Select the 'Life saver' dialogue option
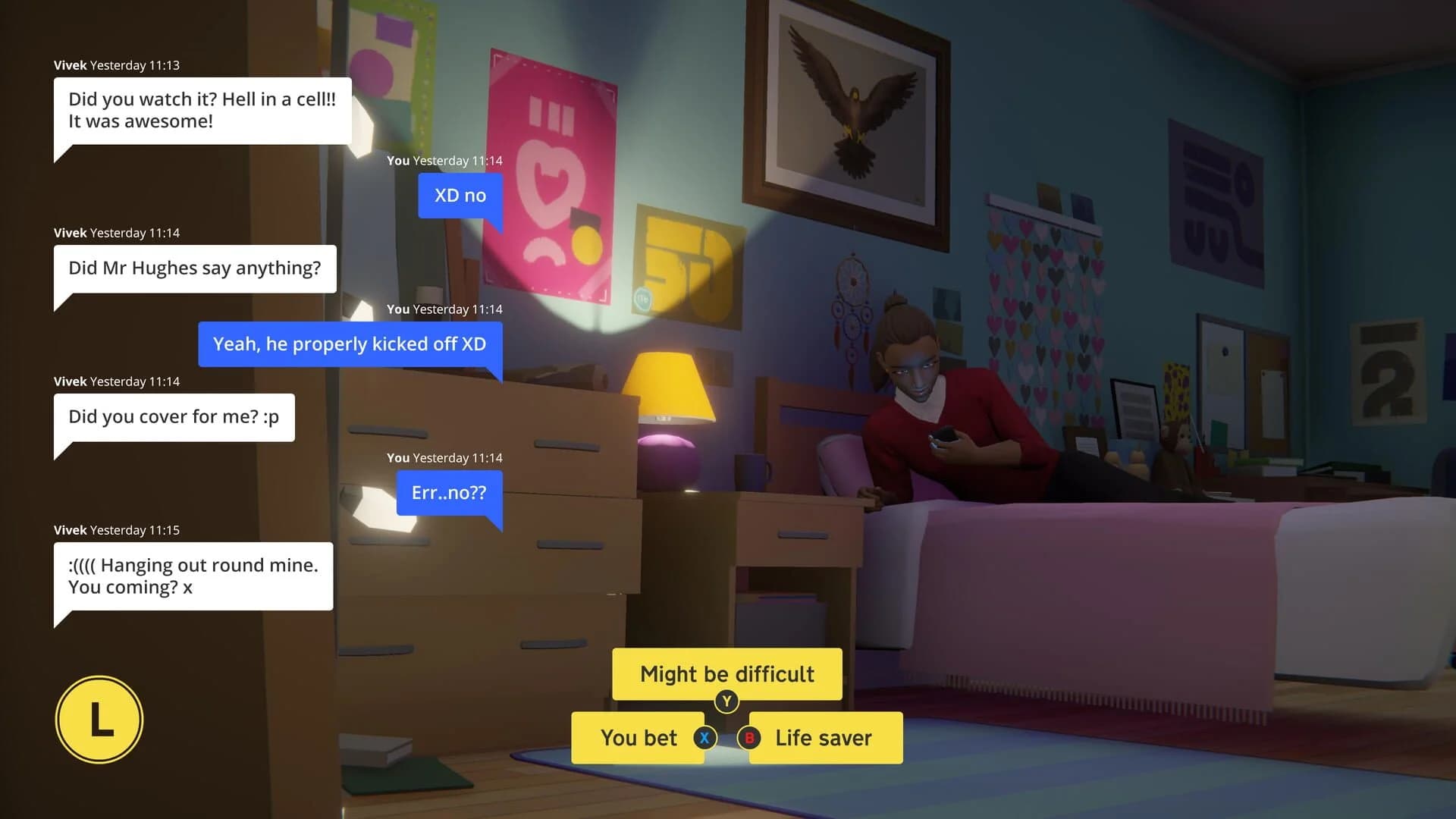The height and width of the screenshot is (819, 1456). click(x=823, y=737)
